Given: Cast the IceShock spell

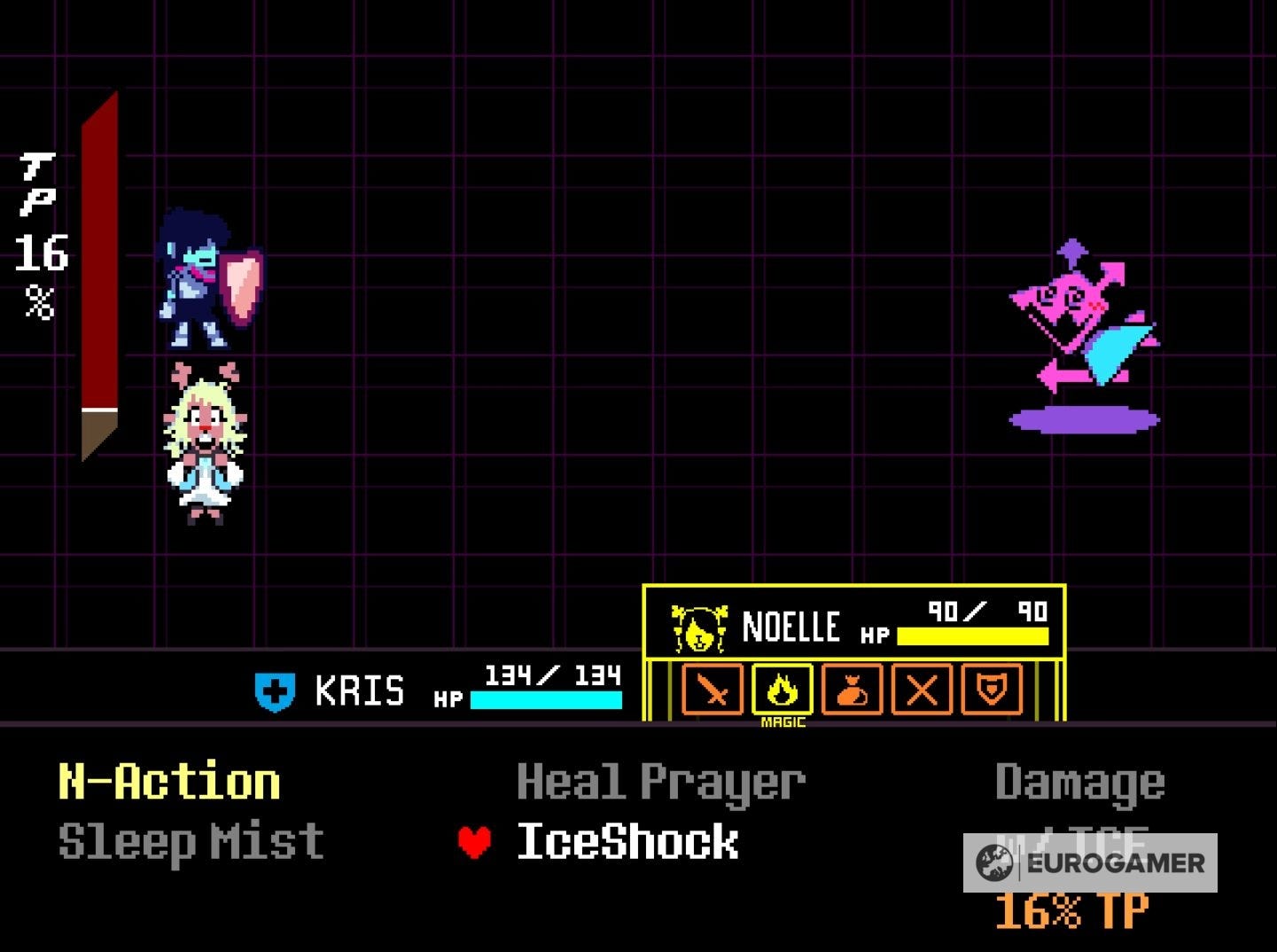Looking at the screenshot, I should pos(628,841).
